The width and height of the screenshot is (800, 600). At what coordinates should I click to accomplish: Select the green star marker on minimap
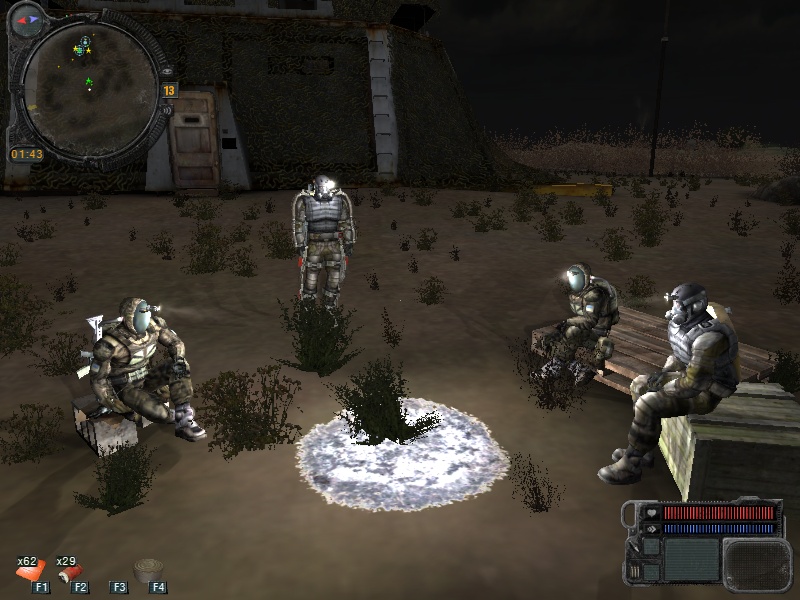pos(89,82)
